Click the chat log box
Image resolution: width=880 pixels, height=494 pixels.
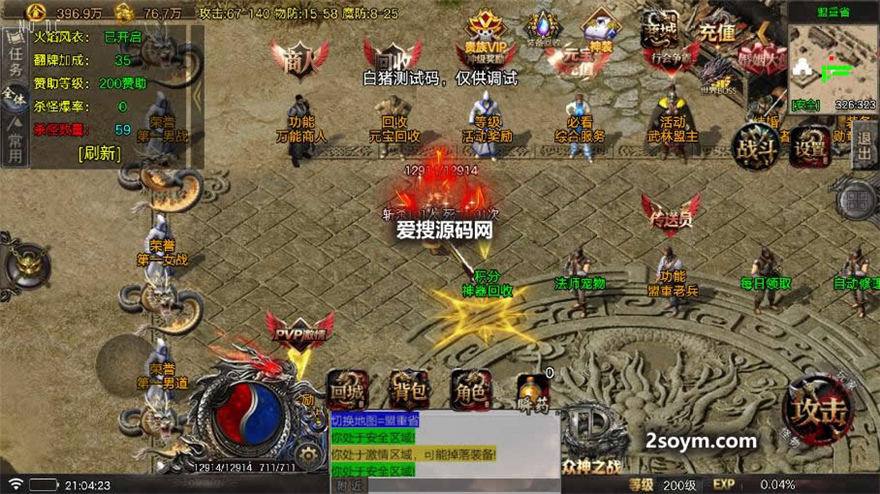tap(444, 450)
